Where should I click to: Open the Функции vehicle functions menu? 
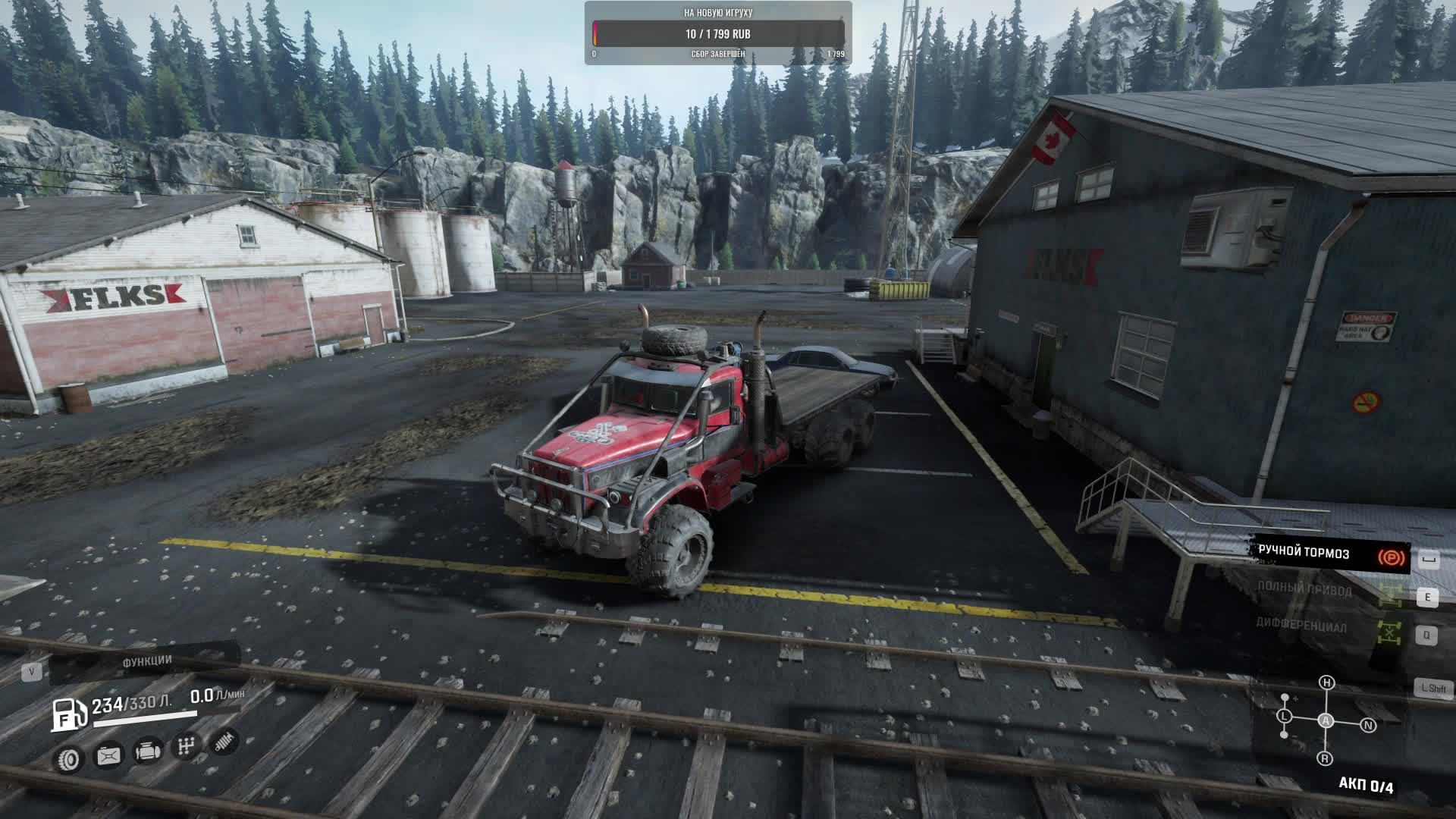click(x=146, y=662)
